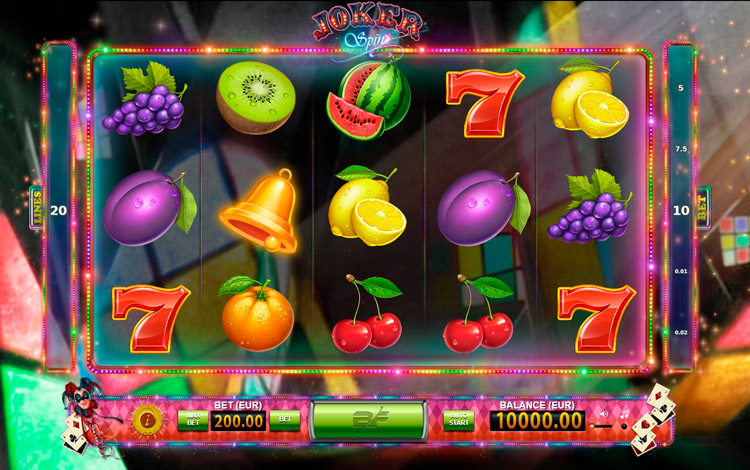Choose the 7.5 bet value
This screenshot has width=750, height=470.
click(x=681, y=148)
